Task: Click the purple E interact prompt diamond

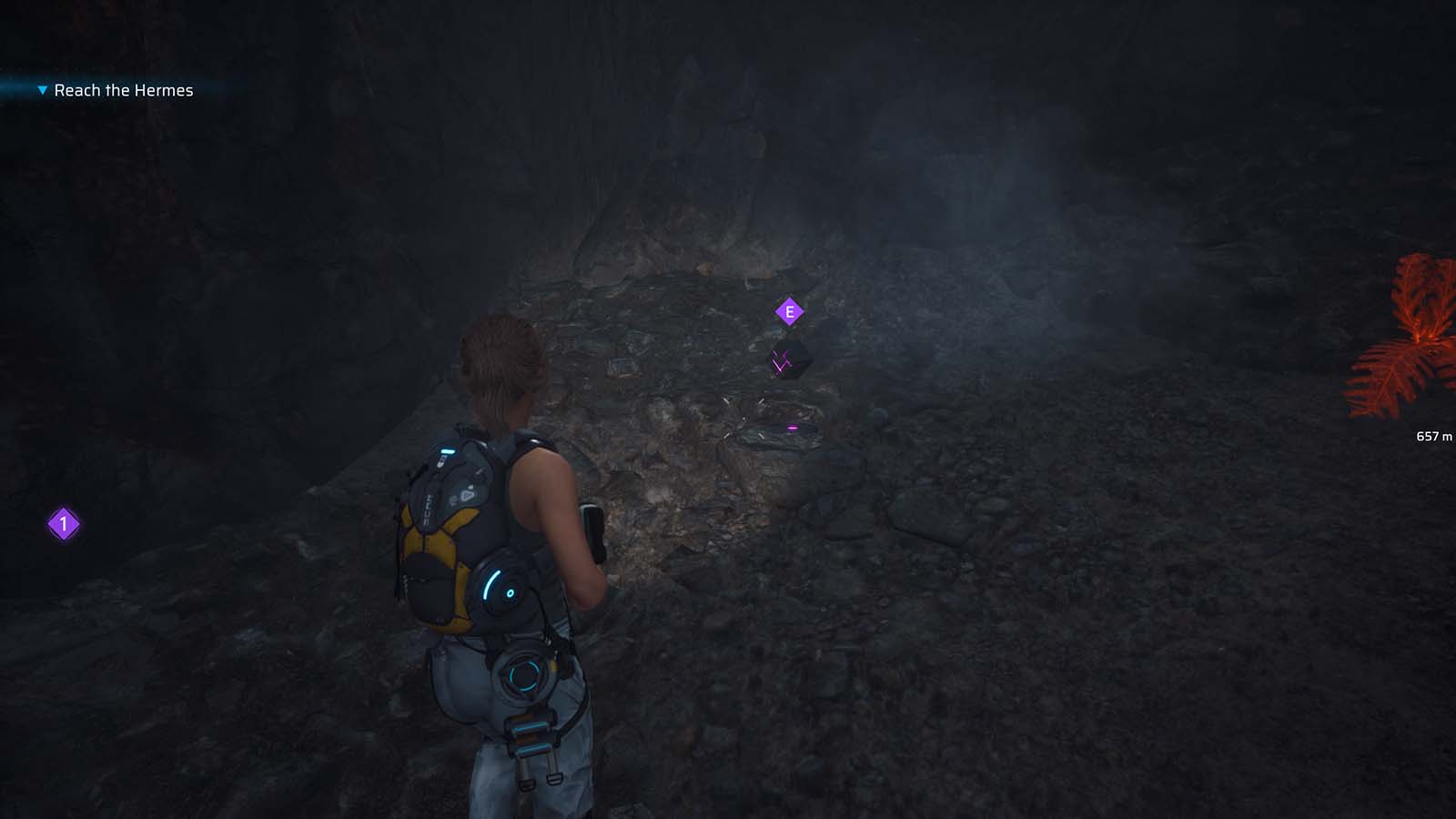Action: pos(789,310)
